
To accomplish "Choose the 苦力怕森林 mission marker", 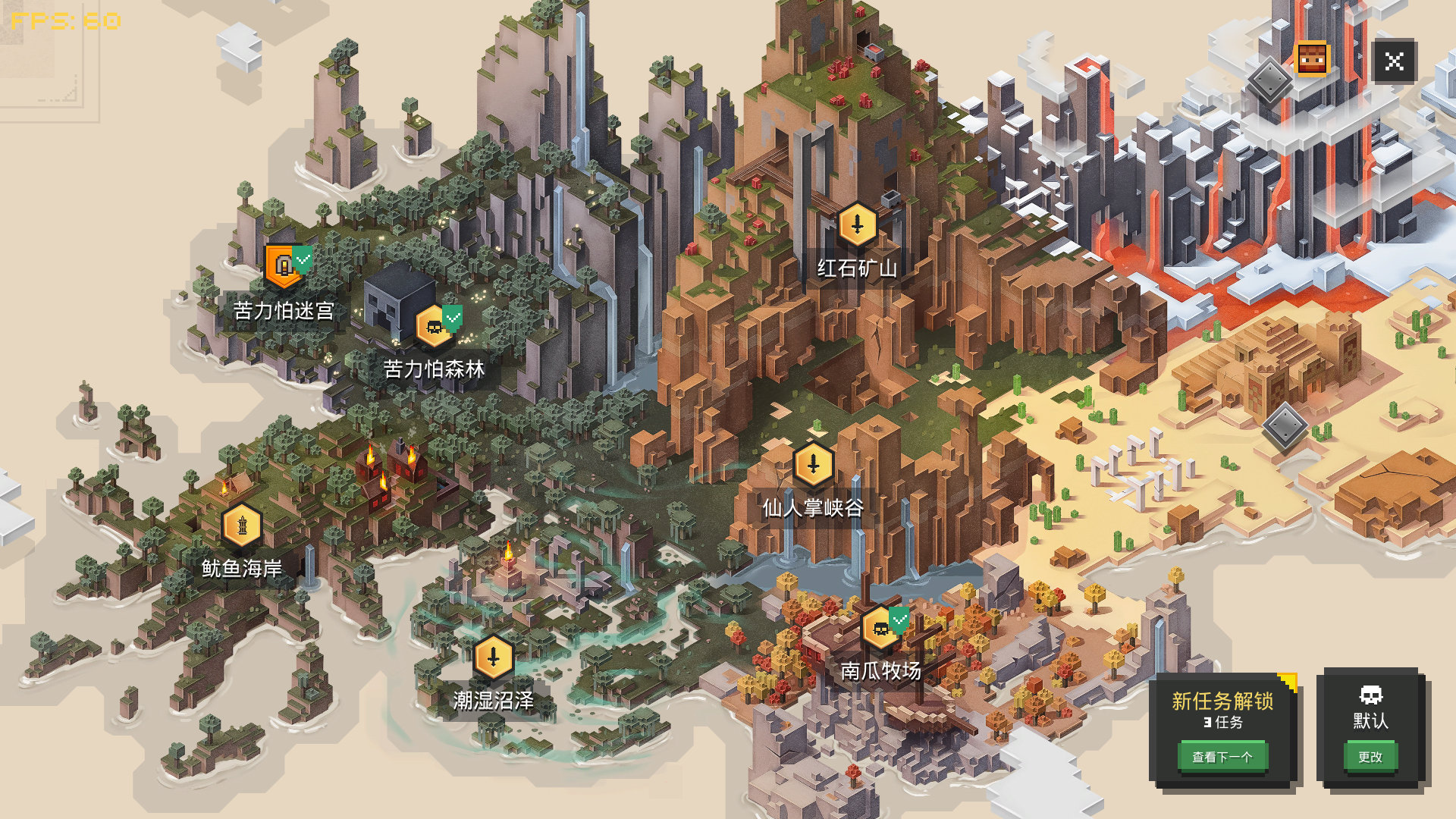I will click(435, 327).
